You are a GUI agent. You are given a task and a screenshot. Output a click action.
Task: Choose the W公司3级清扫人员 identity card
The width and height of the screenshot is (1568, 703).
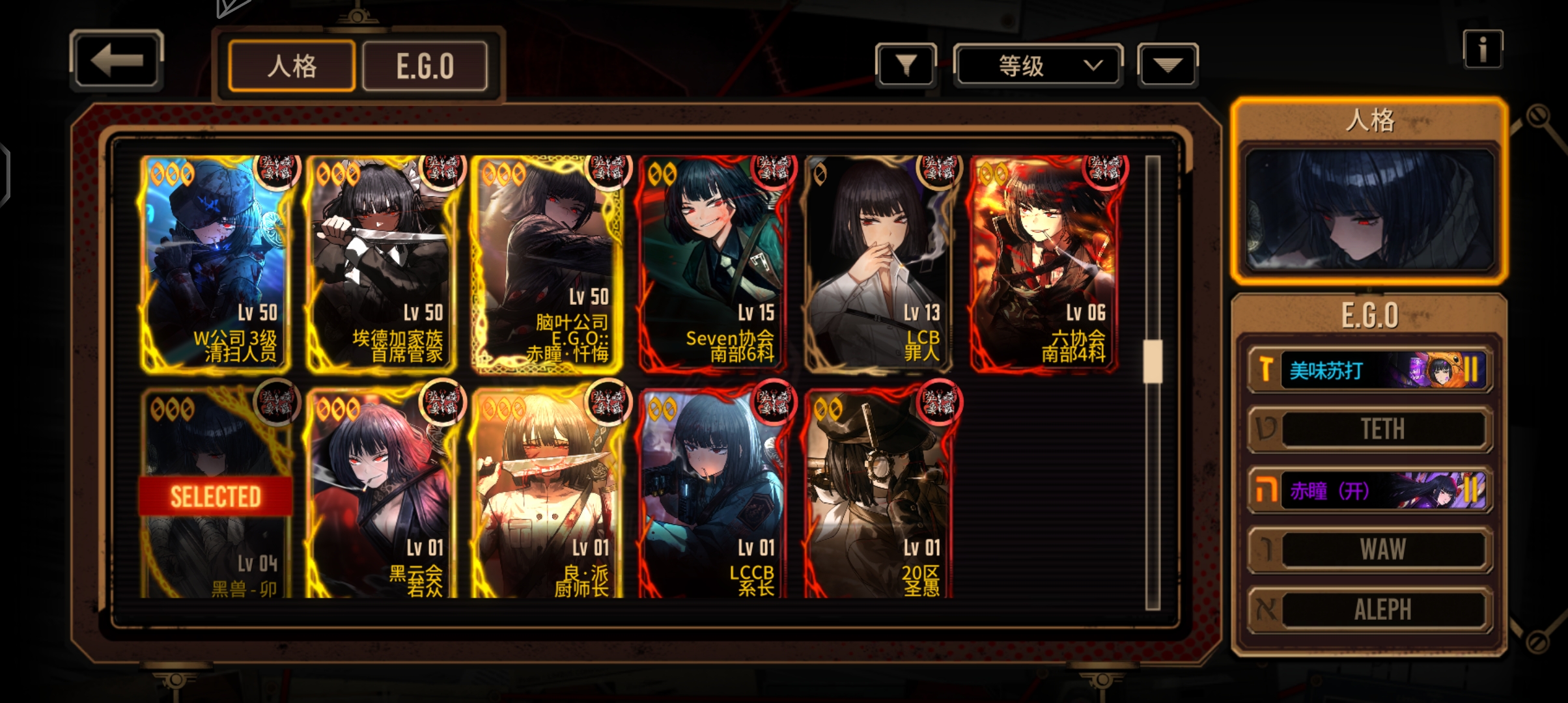216,264
